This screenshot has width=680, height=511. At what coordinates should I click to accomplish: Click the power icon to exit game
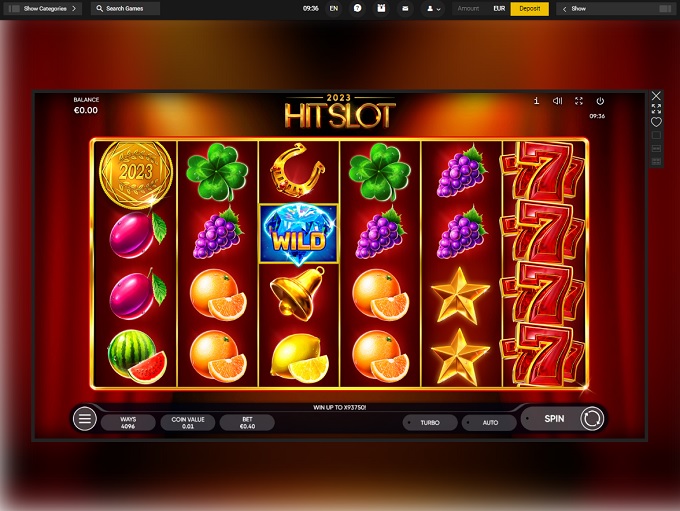point(600,101)
